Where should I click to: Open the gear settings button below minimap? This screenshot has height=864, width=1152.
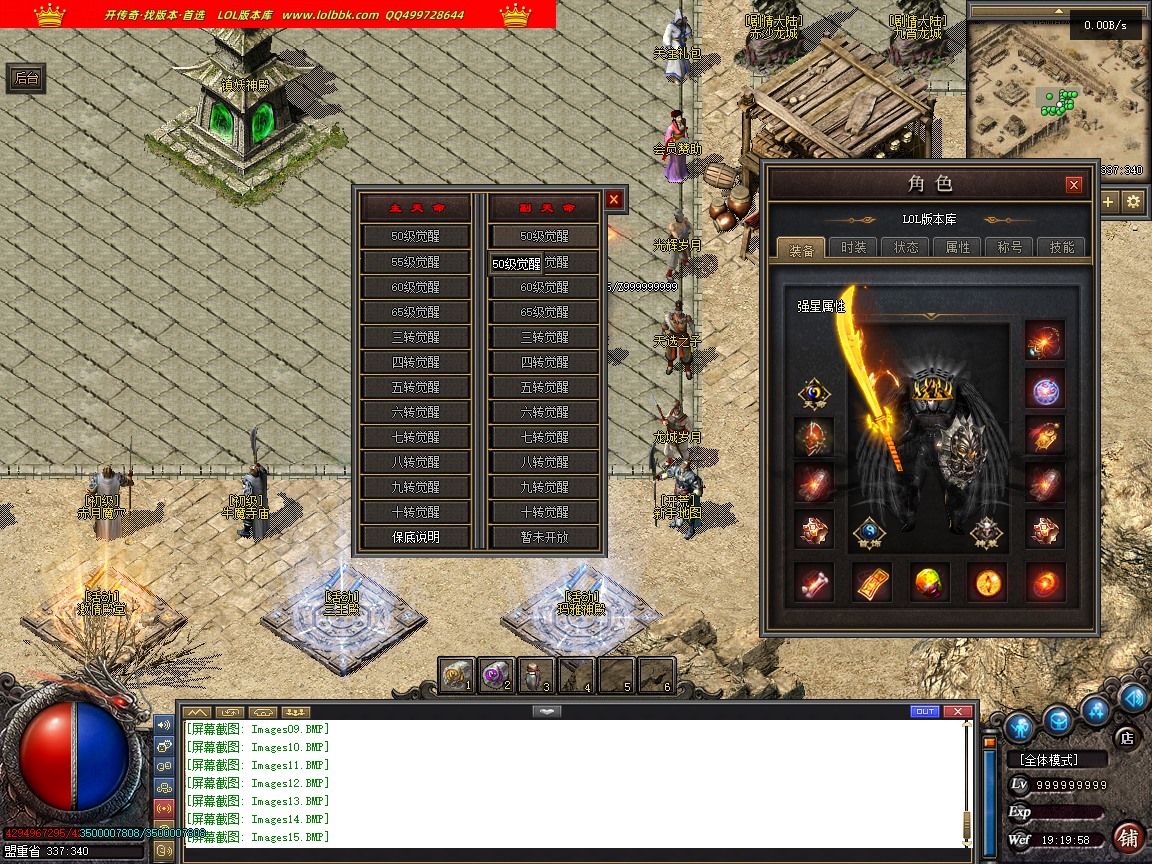[x=1133, y=201]
